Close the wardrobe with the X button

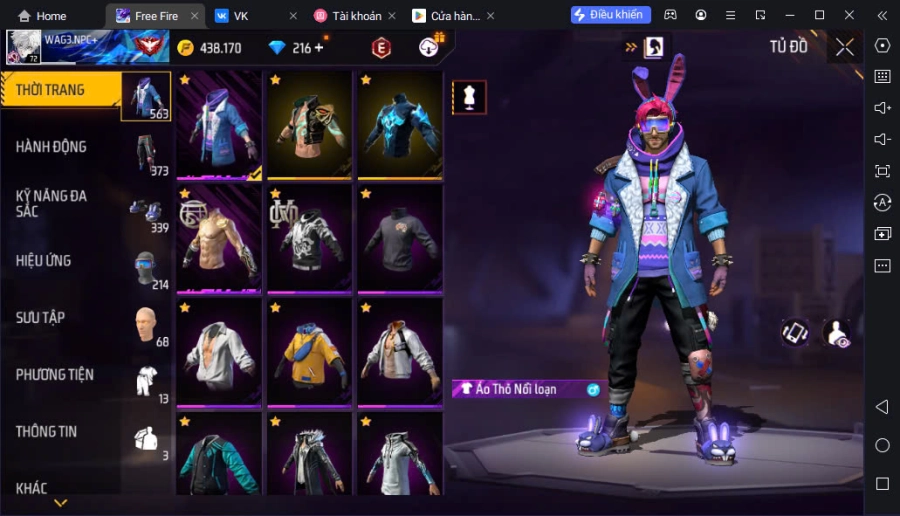845,47
